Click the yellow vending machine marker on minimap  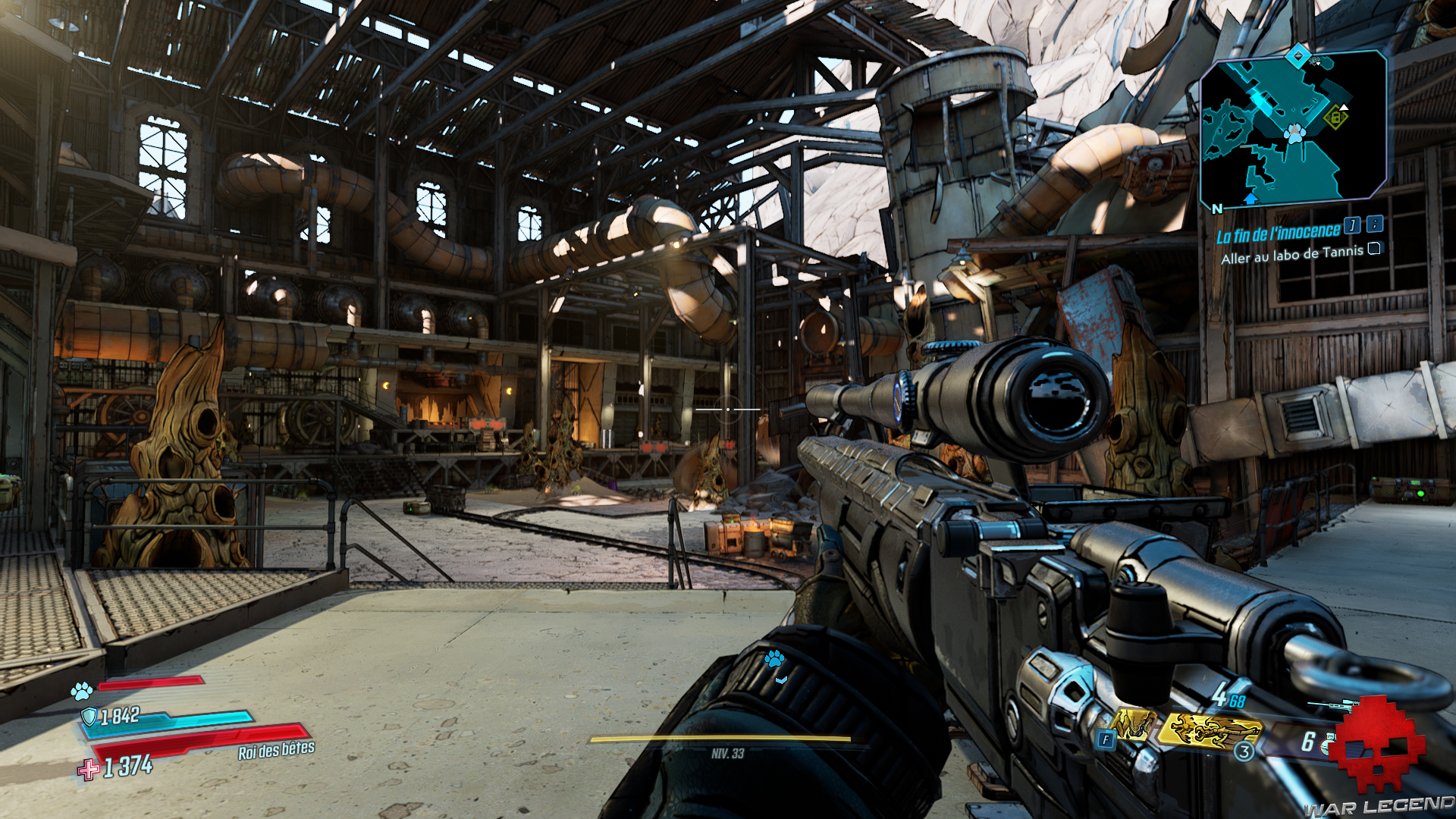click(1335, 118)
